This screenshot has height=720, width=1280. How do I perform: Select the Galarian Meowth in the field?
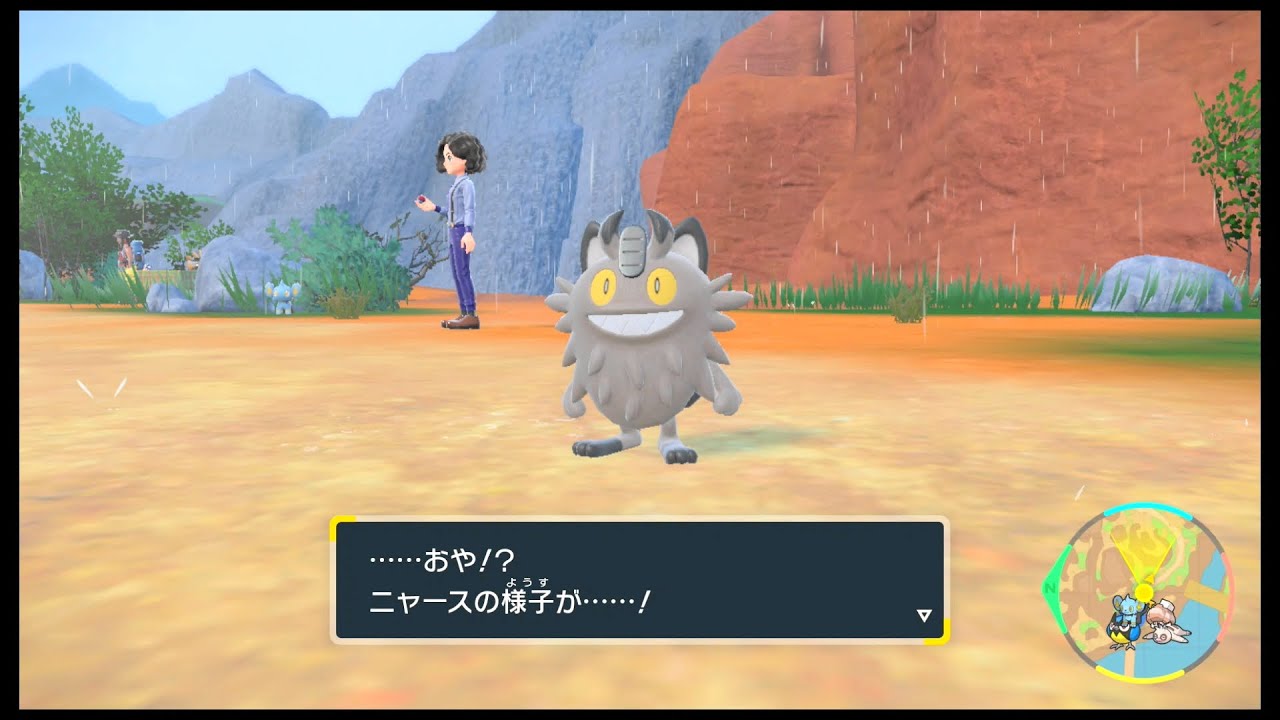[635, 340]
